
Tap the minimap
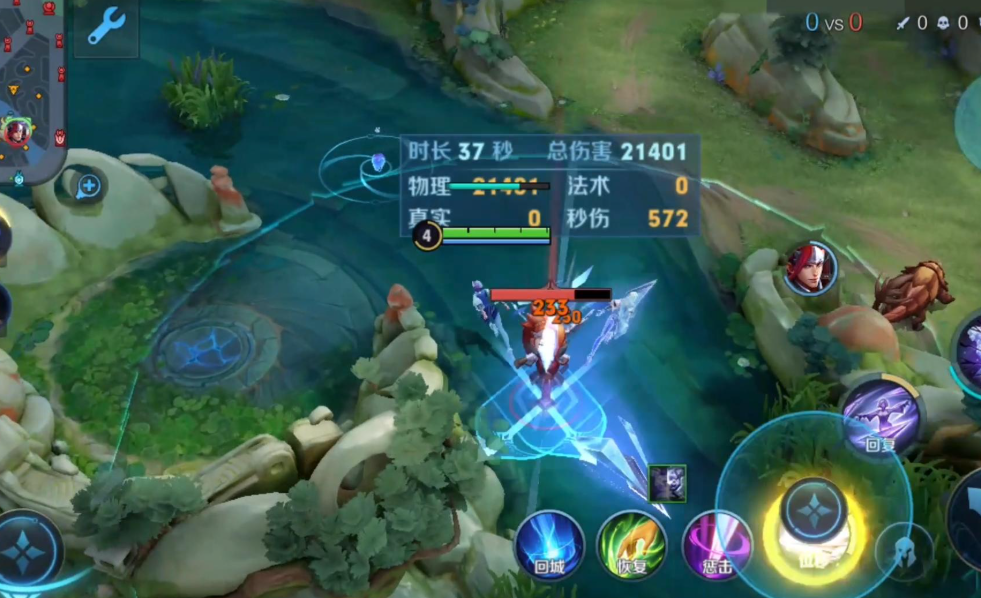[32, 90]
